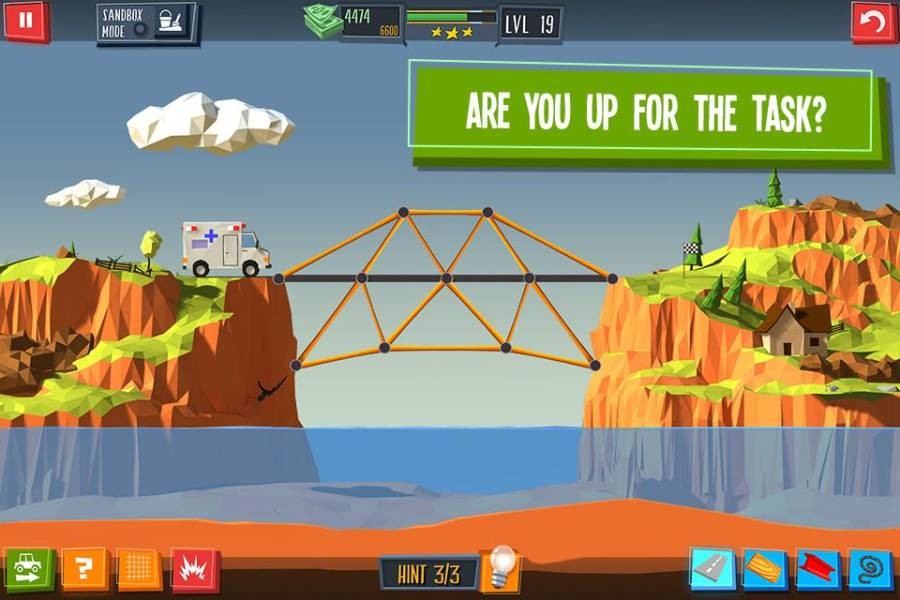
Task: Choose the wood plank material
Action: point(764,569)
